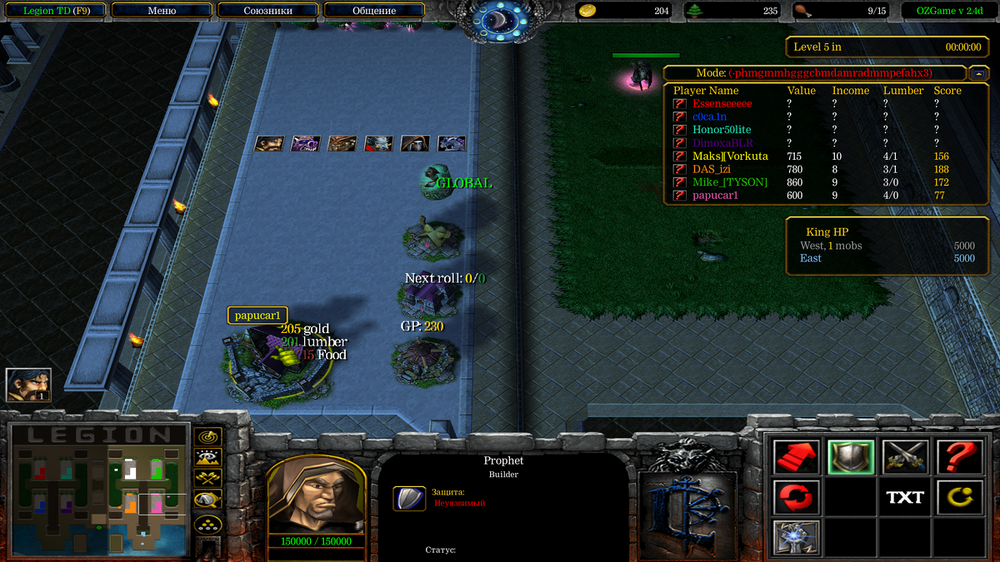Screen dimensions: 1000x562
Task: Activate the glowing fist ability icon
Action: [797, 536]
